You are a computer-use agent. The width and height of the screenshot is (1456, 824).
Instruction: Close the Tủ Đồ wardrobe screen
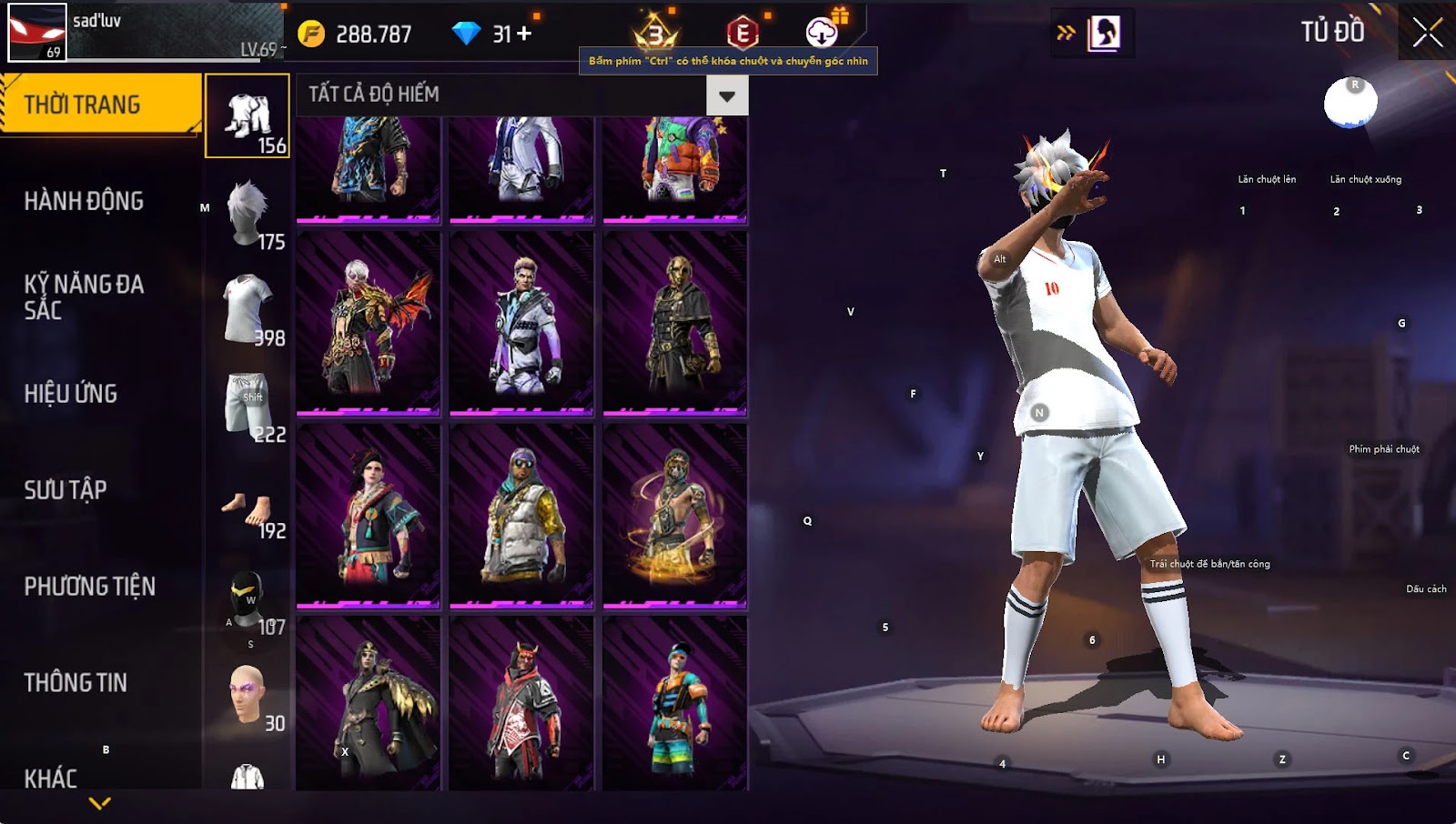[x=1427, y=33]
